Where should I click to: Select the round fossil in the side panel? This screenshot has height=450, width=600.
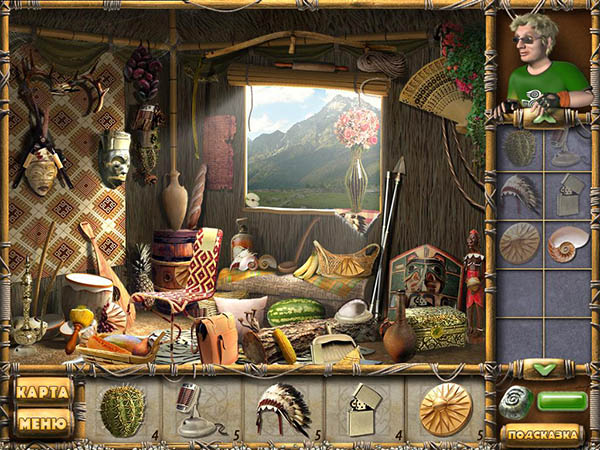tap(519, 243)
